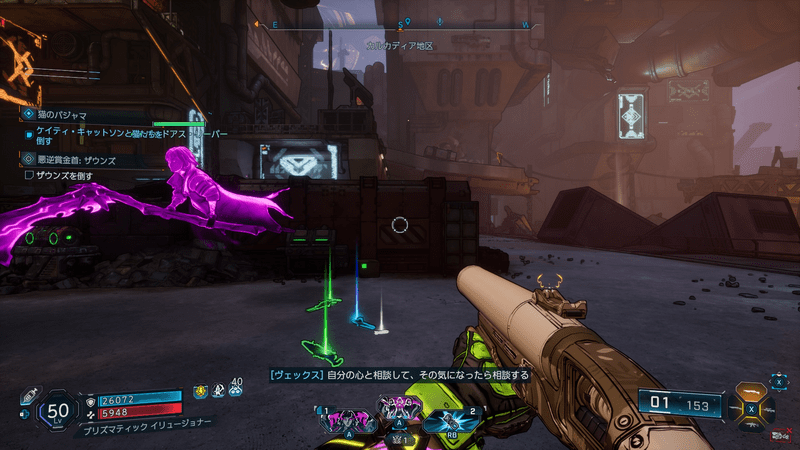Select the highlighted top weapon slot
Image resolution: width=800 pixels, height=450 pixels.
(751, 390)
